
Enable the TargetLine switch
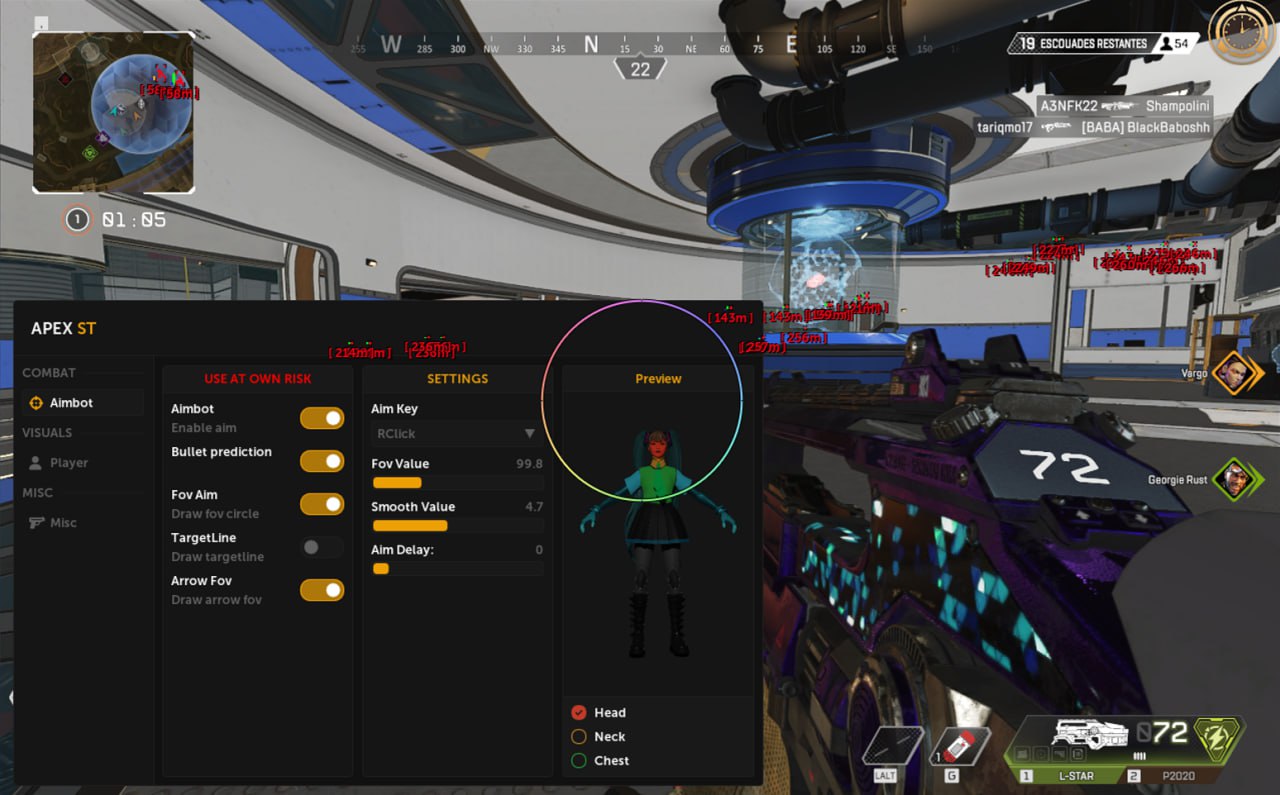[x=322, y=547]
